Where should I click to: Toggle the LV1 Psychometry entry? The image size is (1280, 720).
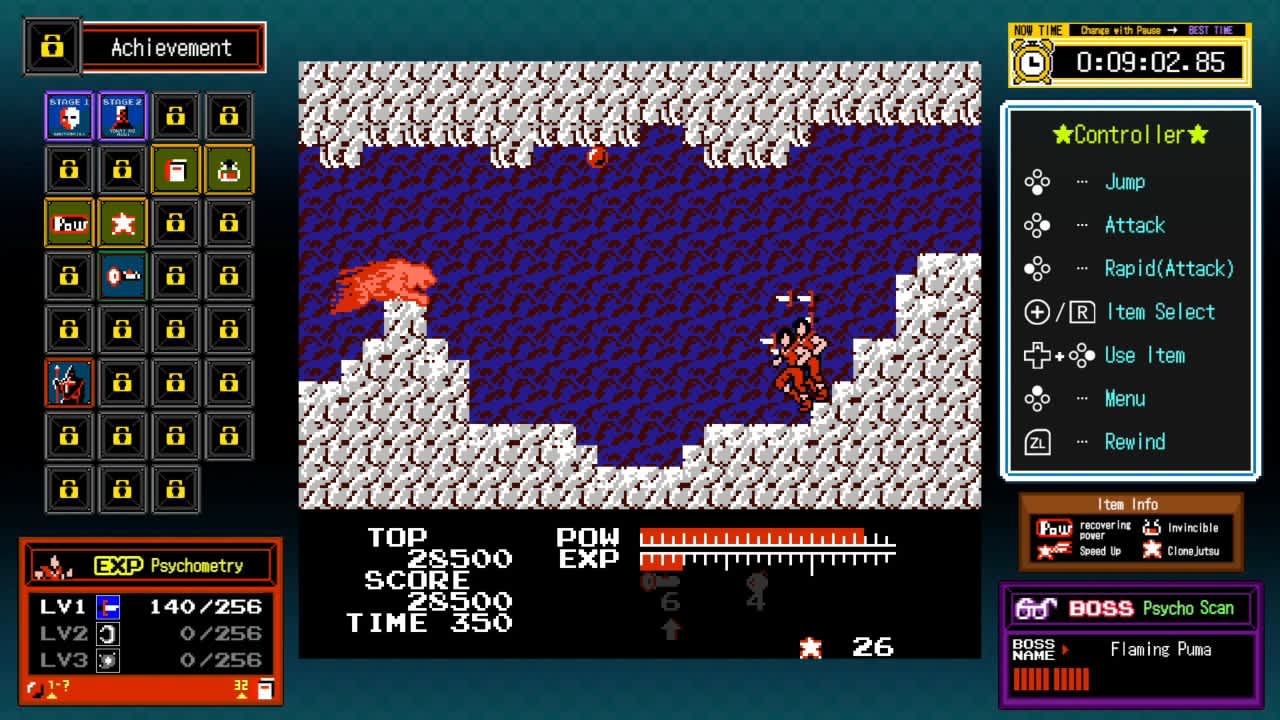point(107,607)
